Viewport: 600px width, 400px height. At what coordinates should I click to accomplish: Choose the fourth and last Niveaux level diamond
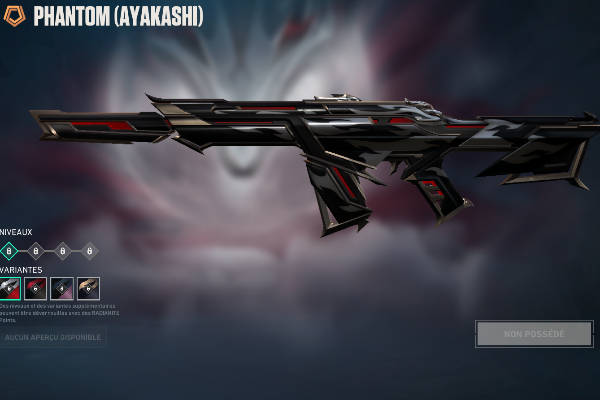(89, 251)
